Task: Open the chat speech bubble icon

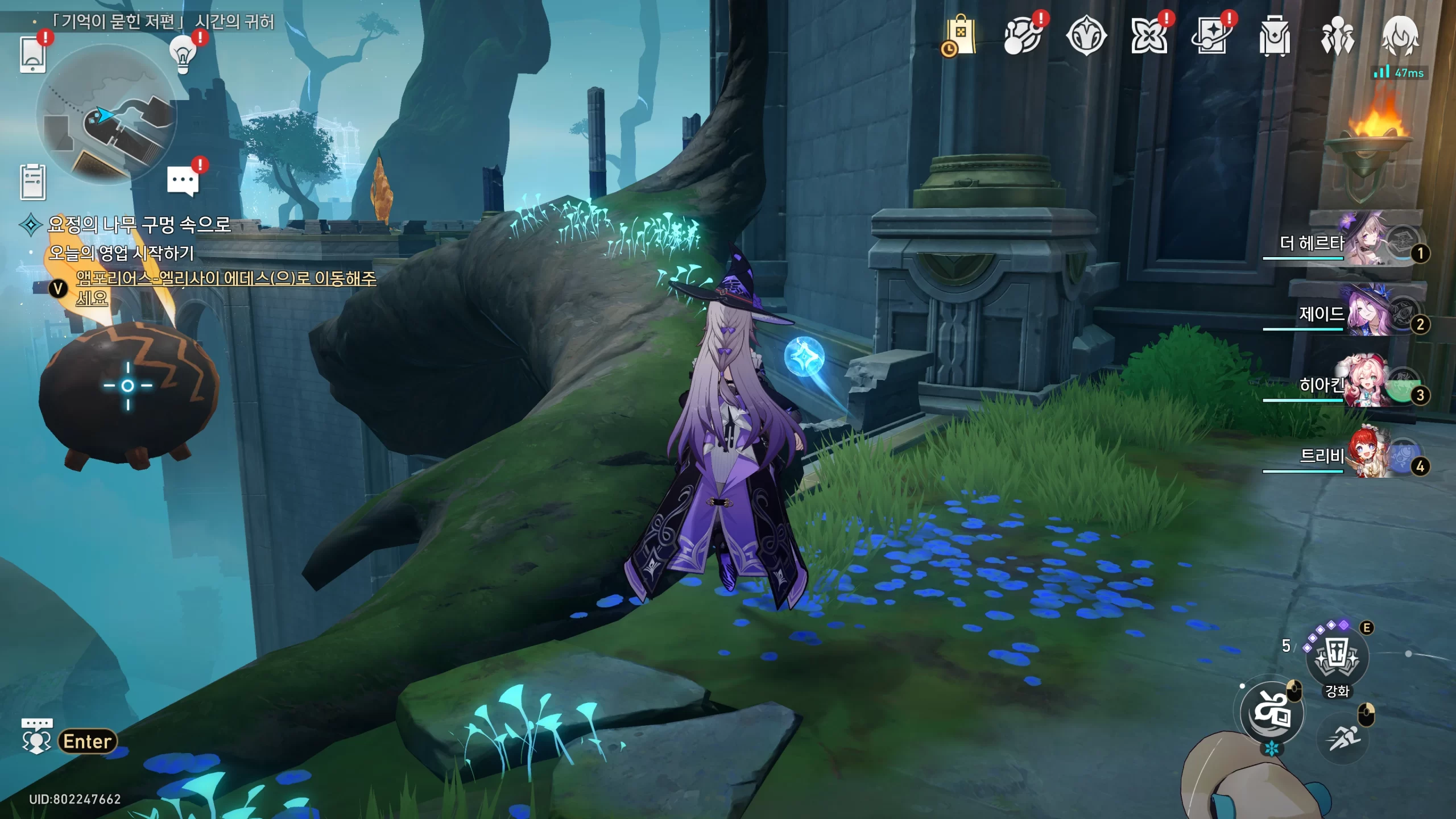Action: (183, 182)
